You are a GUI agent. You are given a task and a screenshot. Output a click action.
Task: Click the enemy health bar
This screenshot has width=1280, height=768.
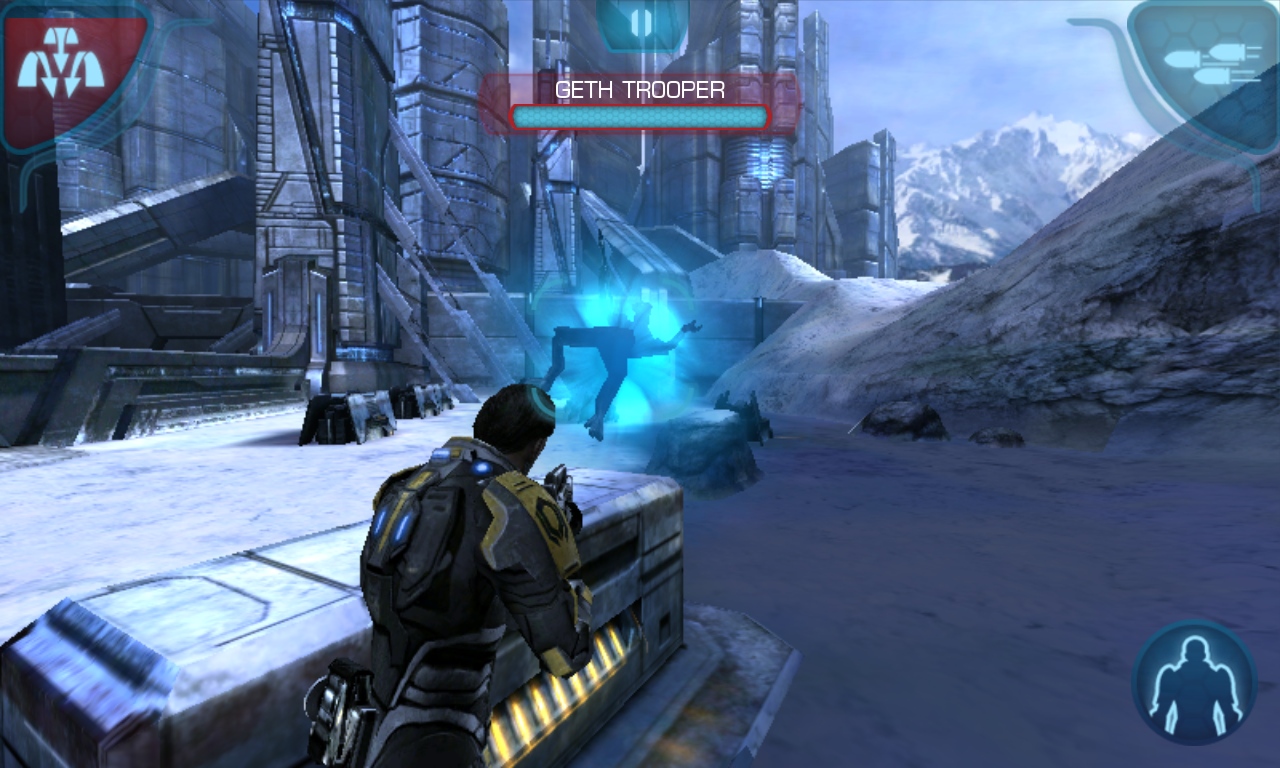tap(638, 116)
